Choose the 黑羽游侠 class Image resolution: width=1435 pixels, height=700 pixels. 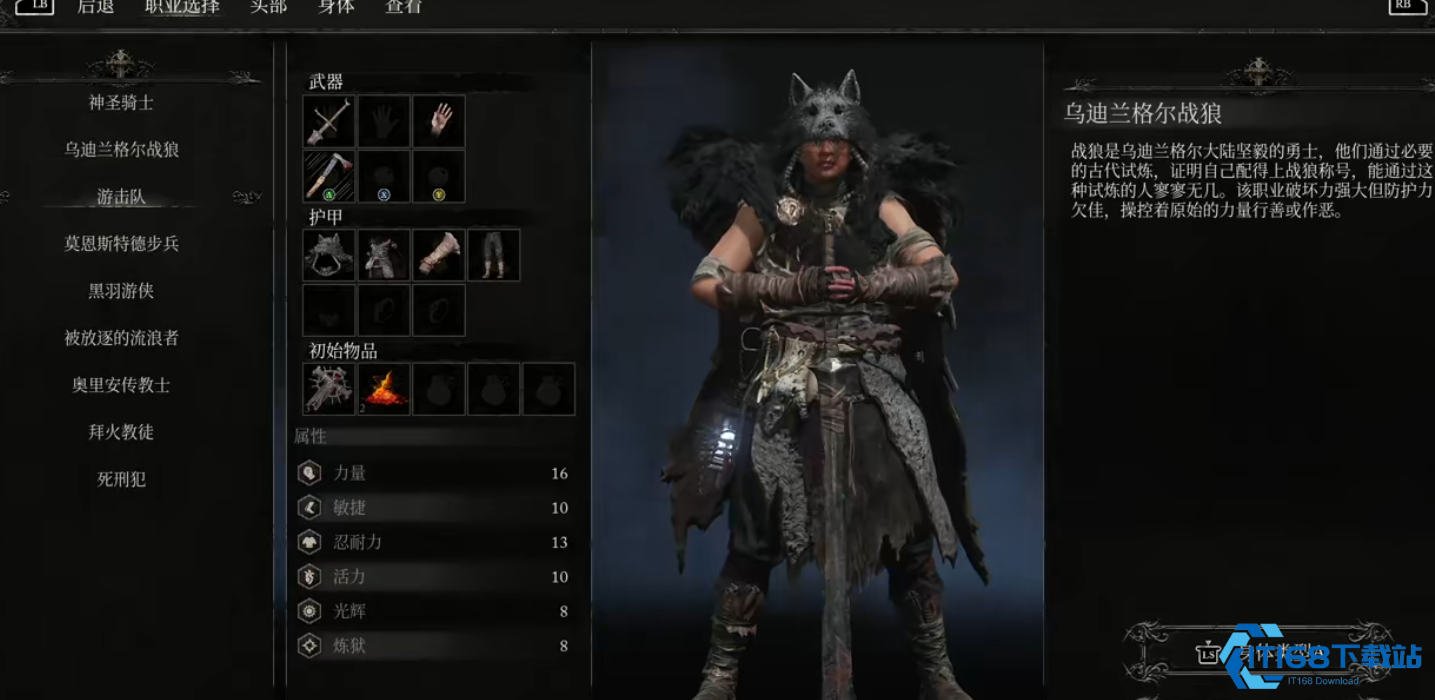coord(121,291)
